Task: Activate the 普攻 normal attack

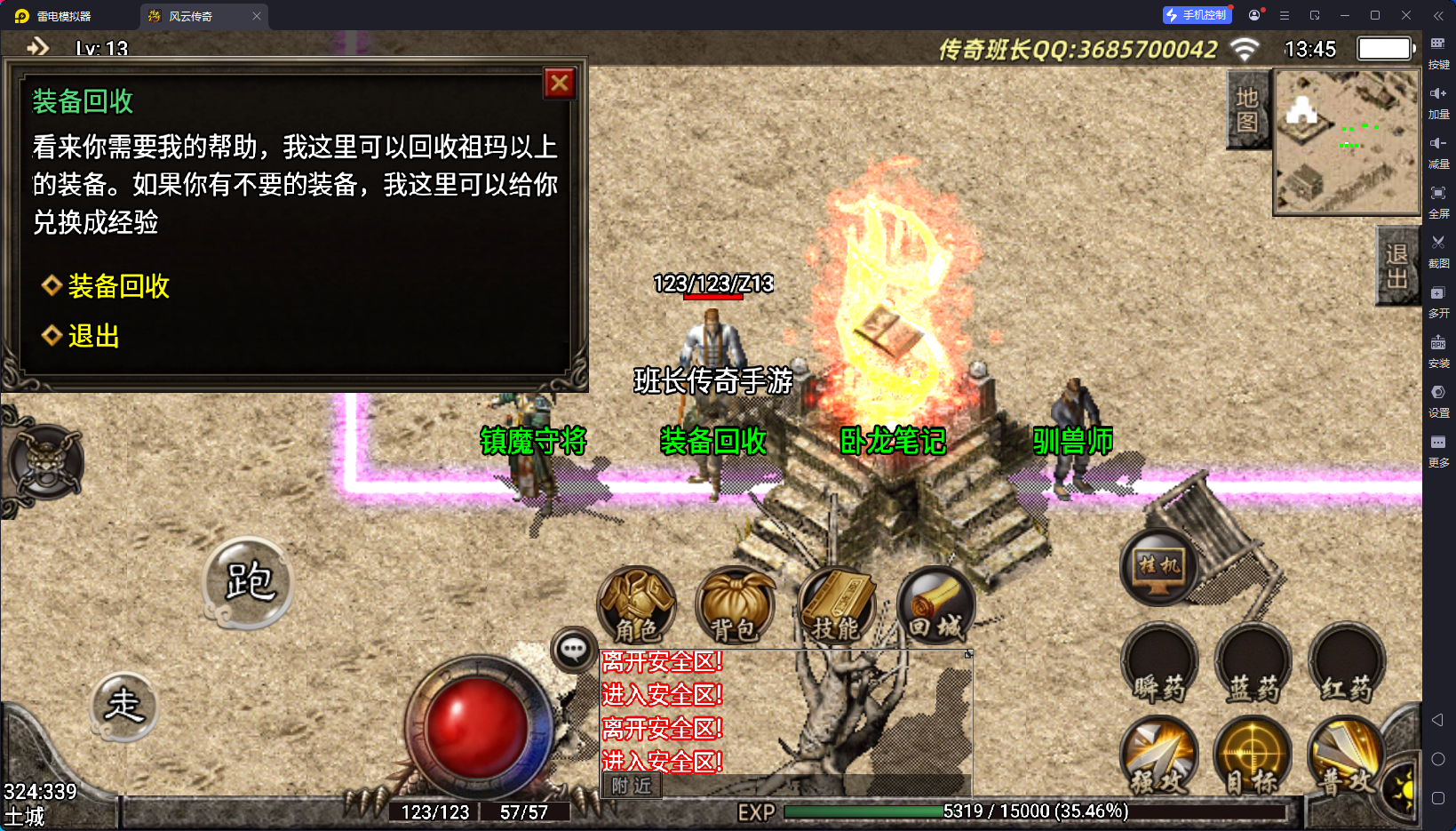Action: click(x=1345, y=756)
